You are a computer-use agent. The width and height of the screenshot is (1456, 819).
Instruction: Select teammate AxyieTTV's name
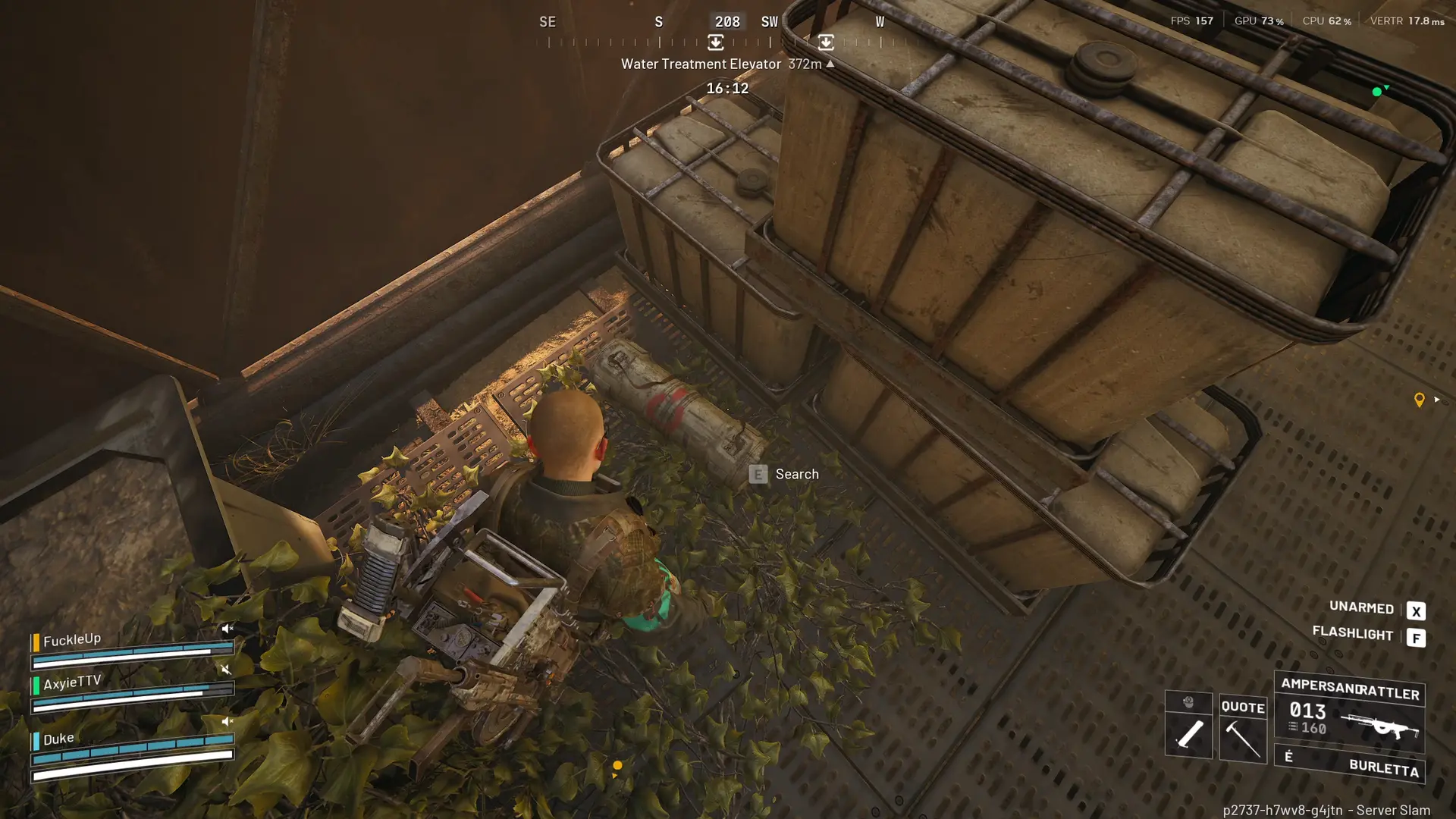pos(72,682)
